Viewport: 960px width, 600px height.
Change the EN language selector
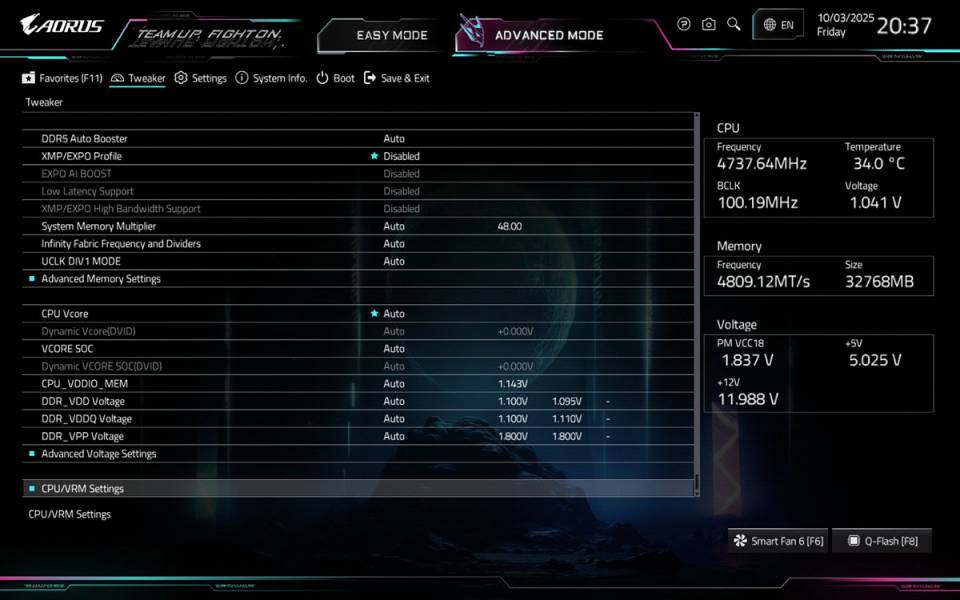pyautogui.click(x=779, y=25)
